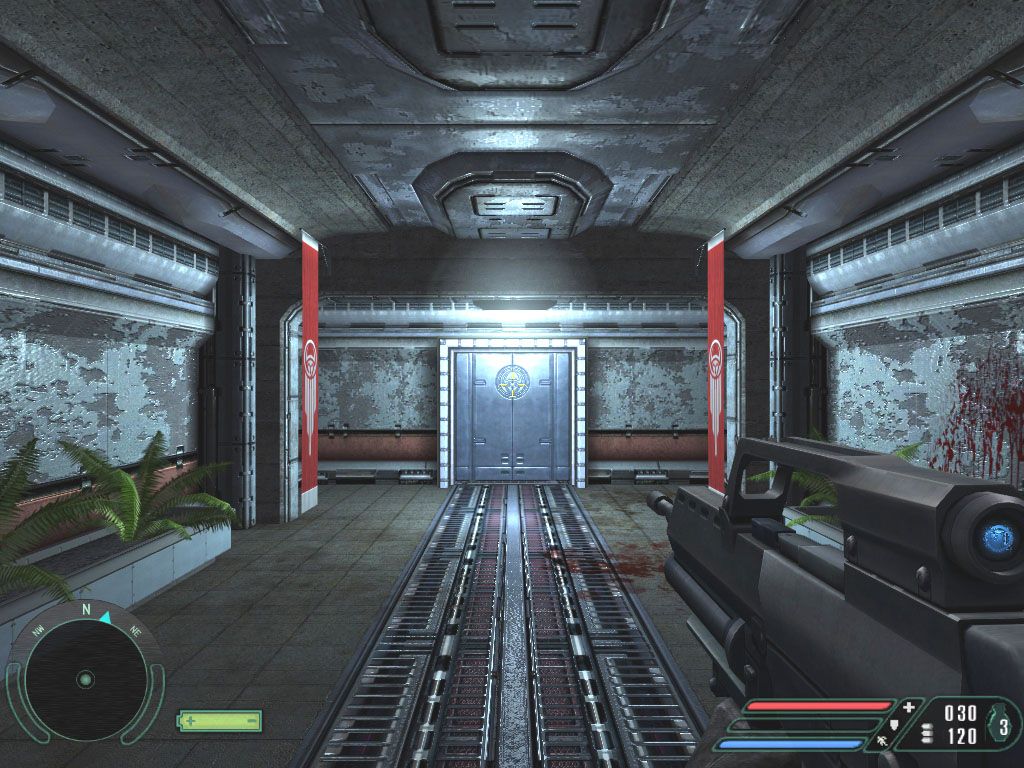Select the grenade icon in the HUD

(999, 727)
